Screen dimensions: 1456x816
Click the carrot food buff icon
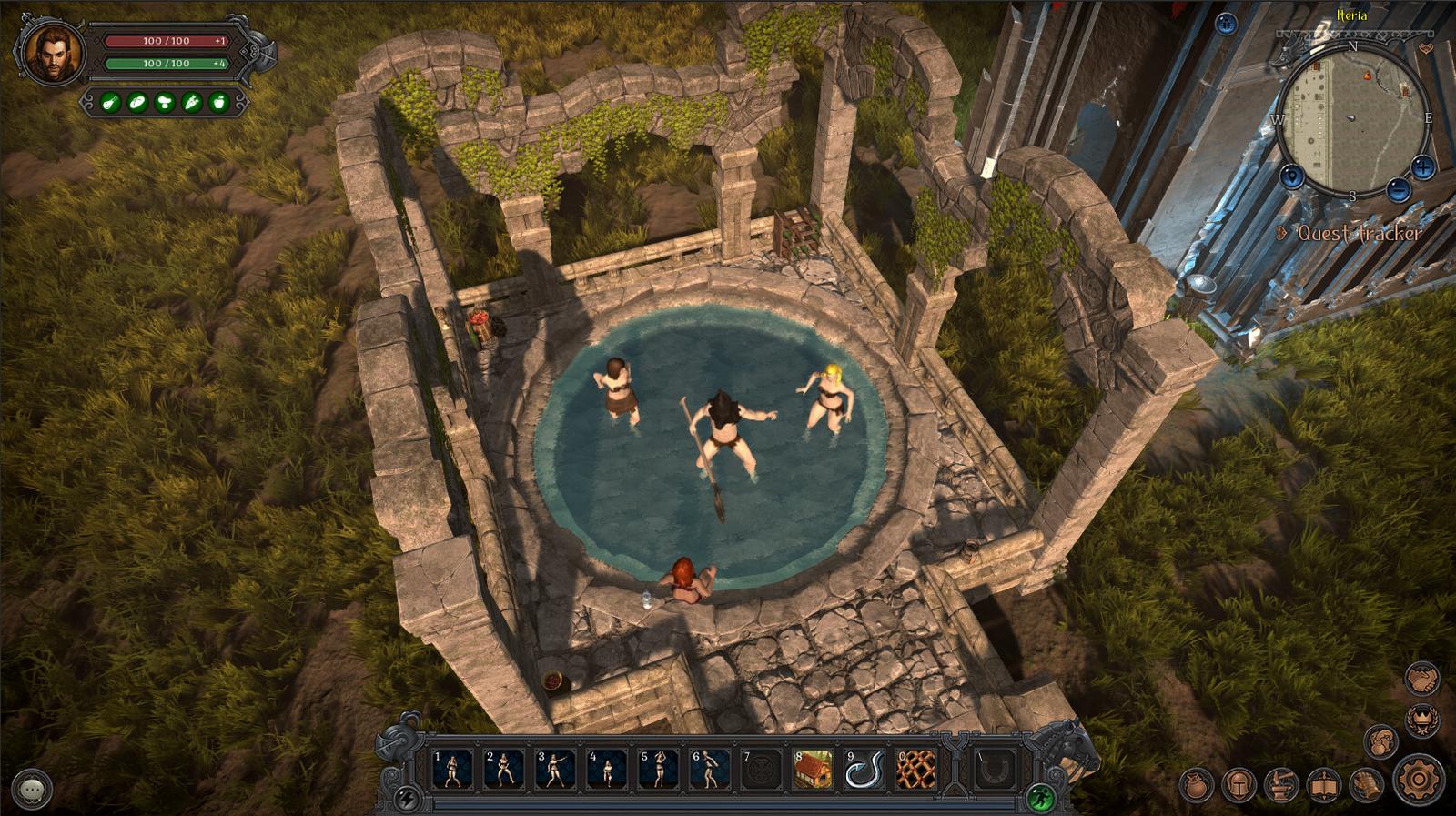click(x=190, y=102)
